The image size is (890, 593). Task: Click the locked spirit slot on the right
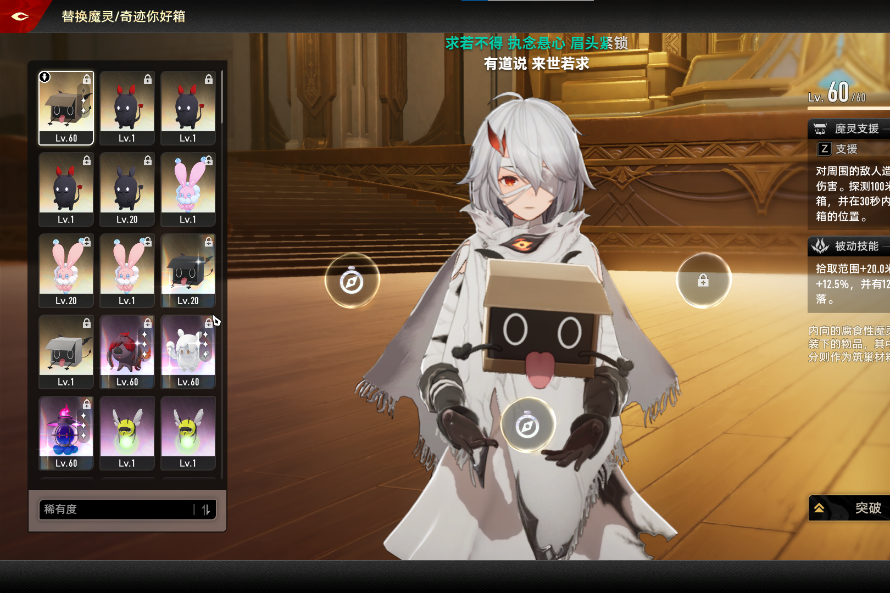pos(703,281)
